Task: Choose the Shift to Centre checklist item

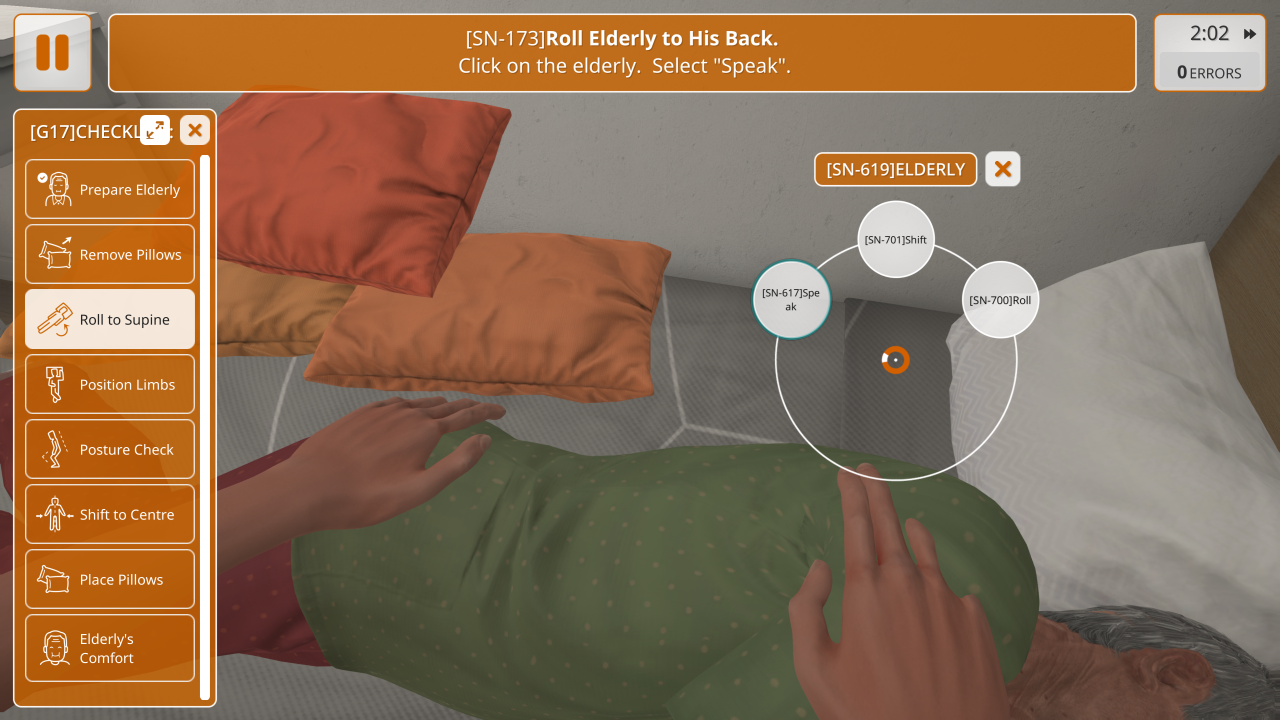Action: click(x=110, y=514)
